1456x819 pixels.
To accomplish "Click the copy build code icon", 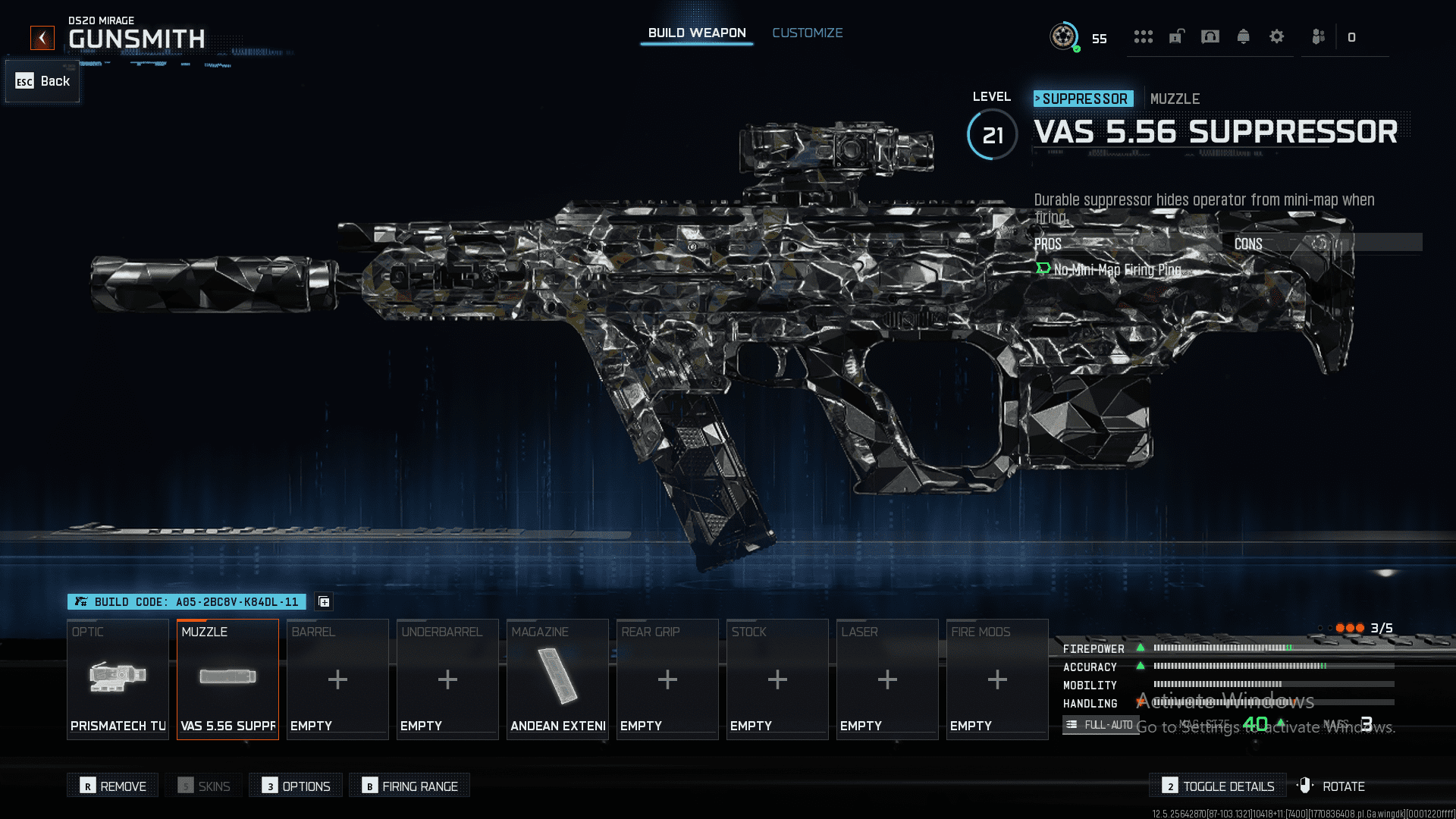I will coord(324,601).
